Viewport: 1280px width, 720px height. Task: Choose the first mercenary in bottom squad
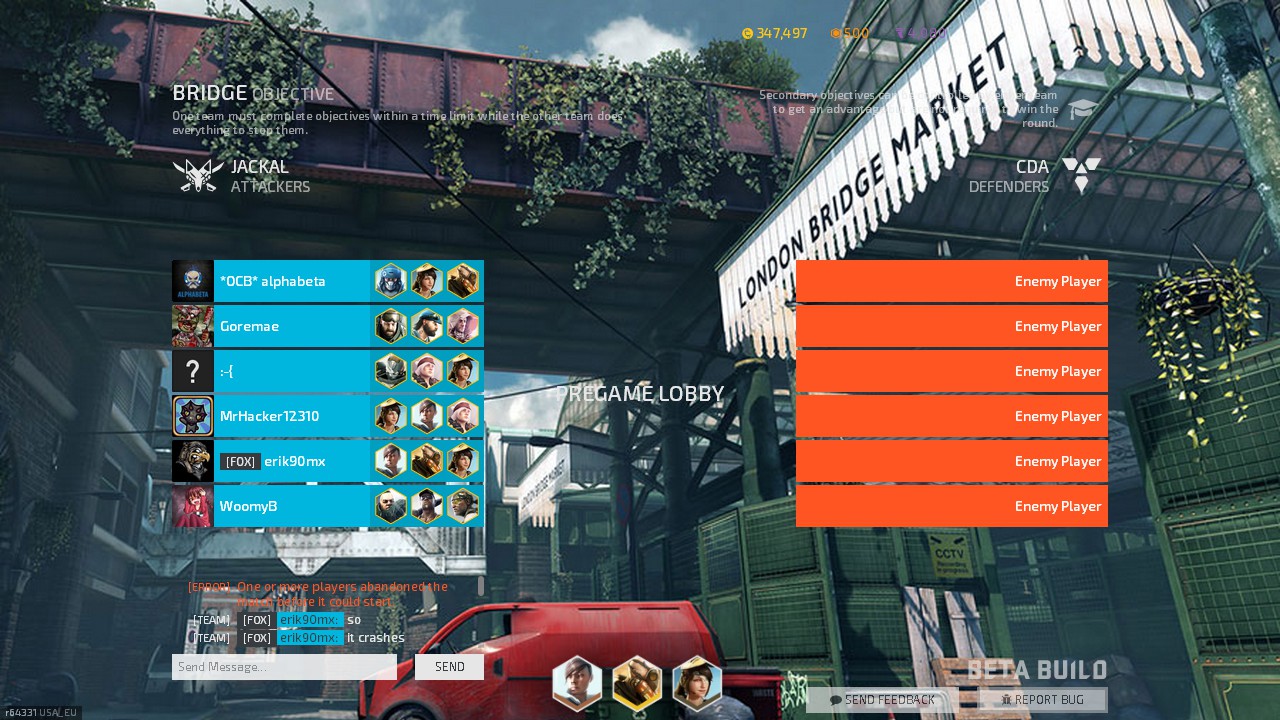577,683
